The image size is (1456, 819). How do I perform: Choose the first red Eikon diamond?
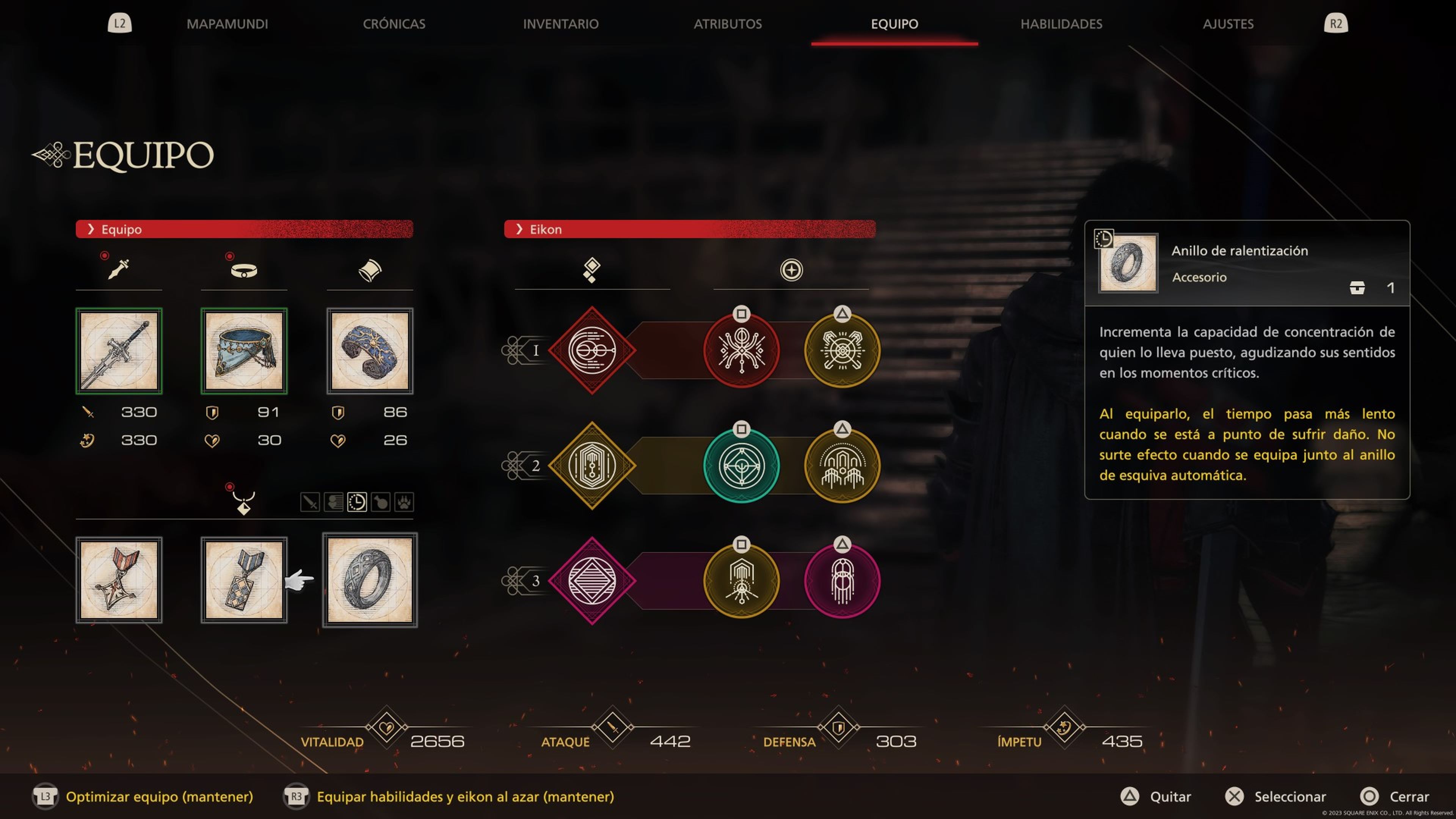[x=592, y=350]
